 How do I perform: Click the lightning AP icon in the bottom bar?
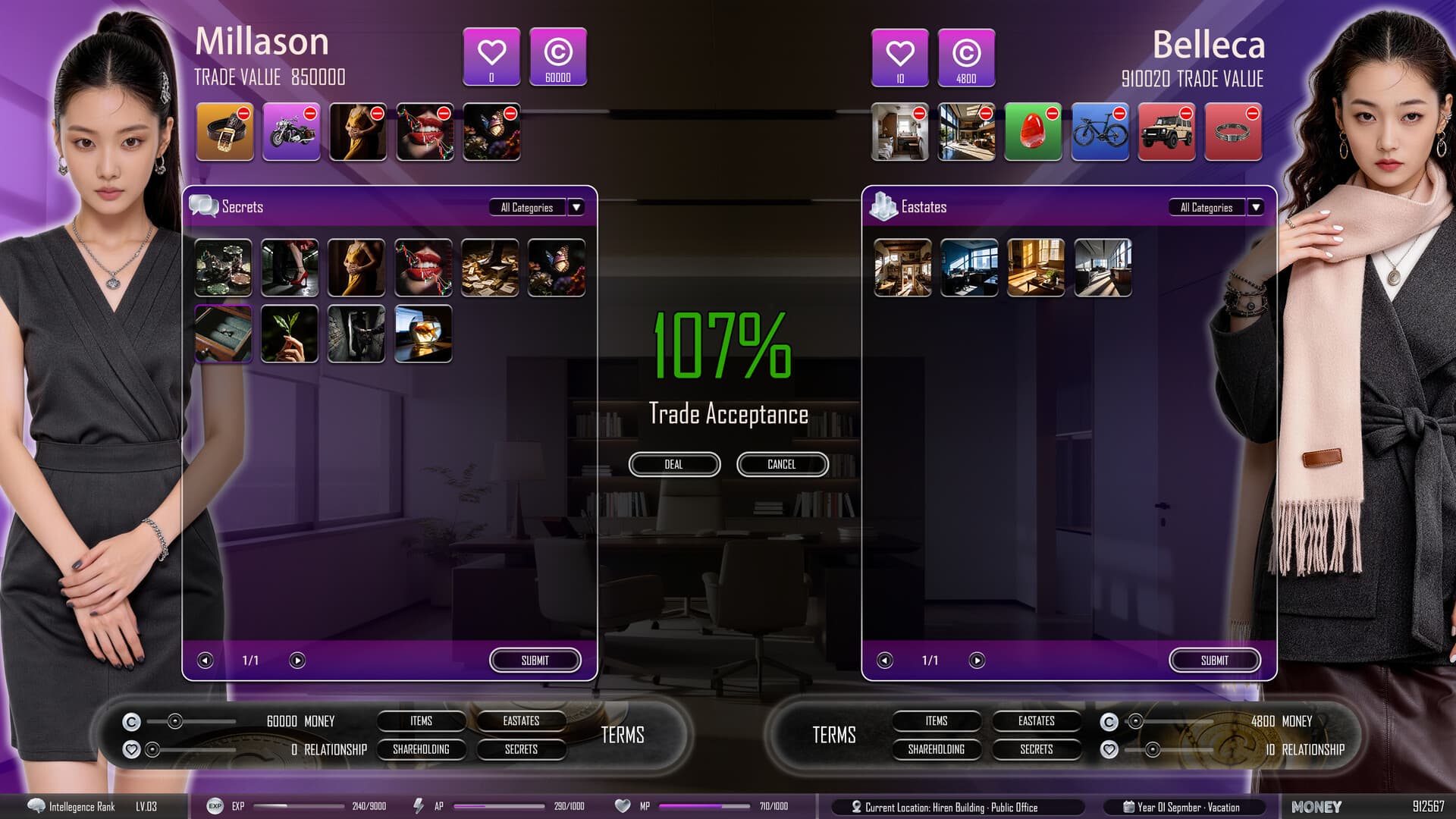[x=418, y=807]
